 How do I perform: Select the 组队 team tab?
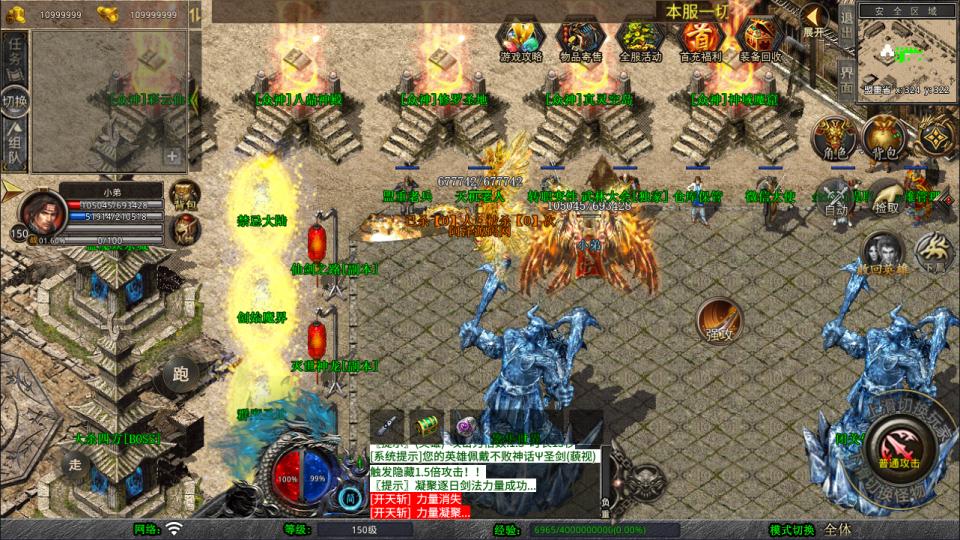(15, 145)
